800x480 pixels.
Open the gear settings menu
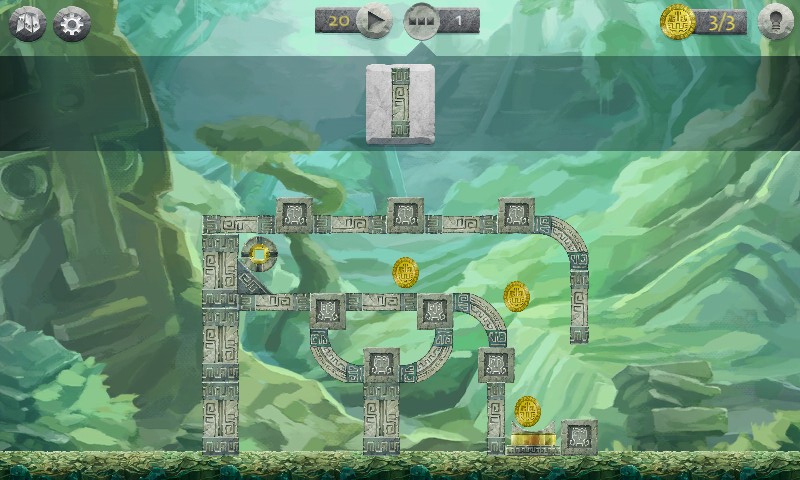pyautogui.click(x=71, y=24)
